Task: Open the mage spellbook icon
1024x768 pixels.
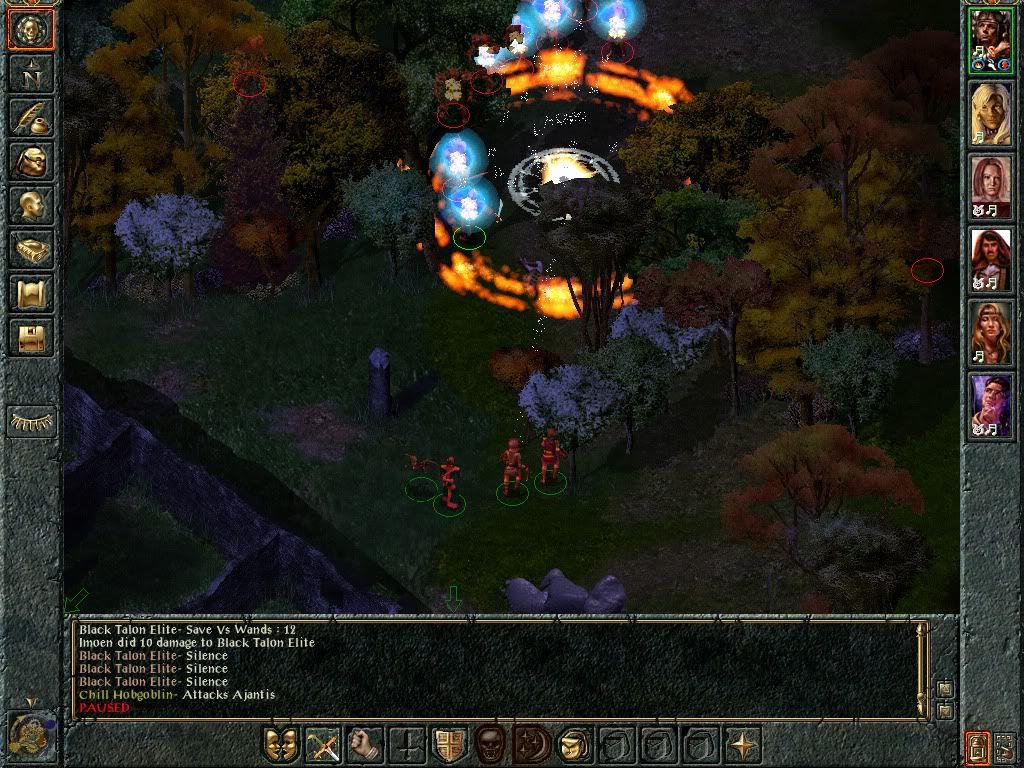Action: tap(31, 249)
